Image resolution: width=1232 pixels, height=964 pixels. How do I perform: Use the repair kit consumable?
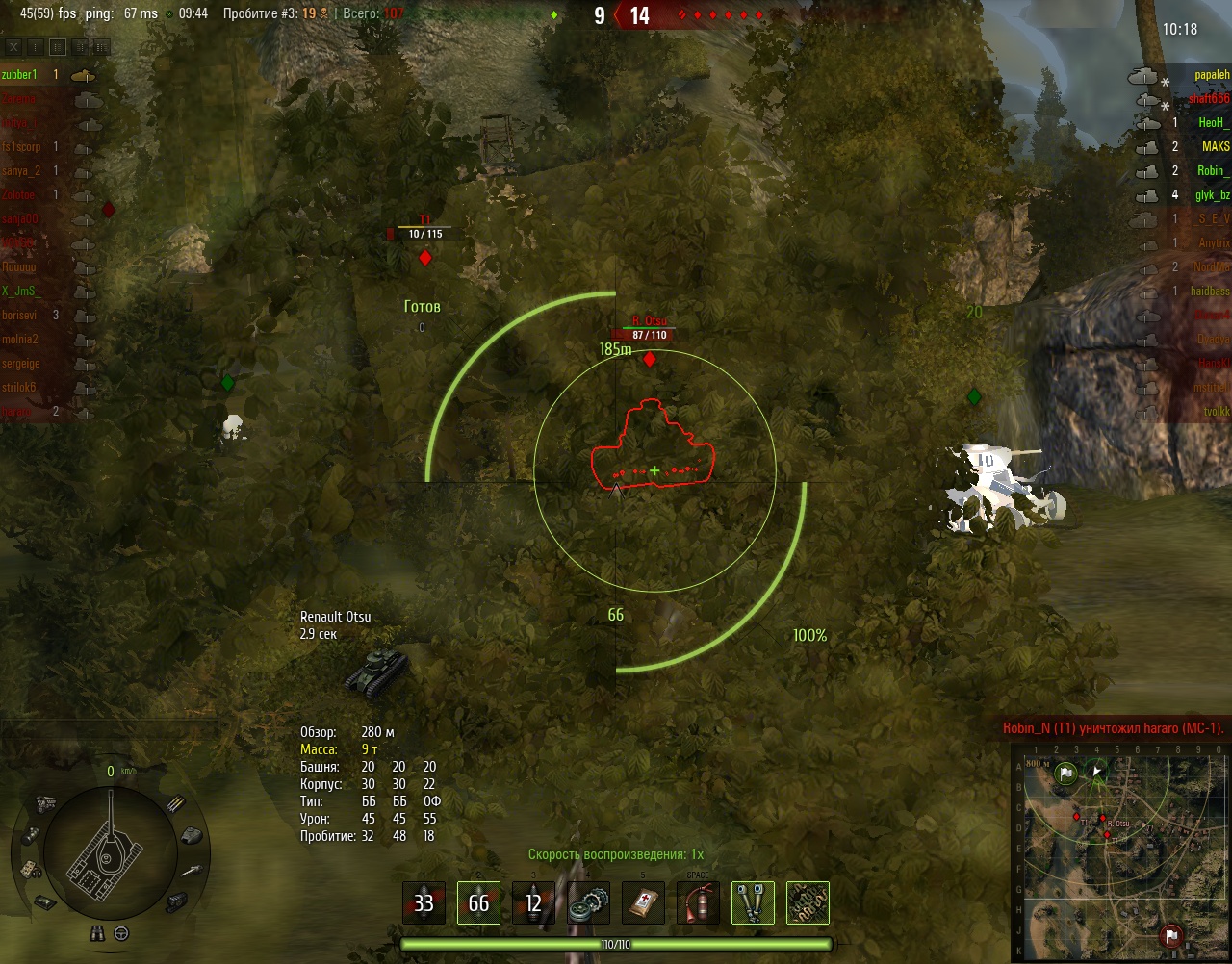pyautogui.click(x=588, y=903)
